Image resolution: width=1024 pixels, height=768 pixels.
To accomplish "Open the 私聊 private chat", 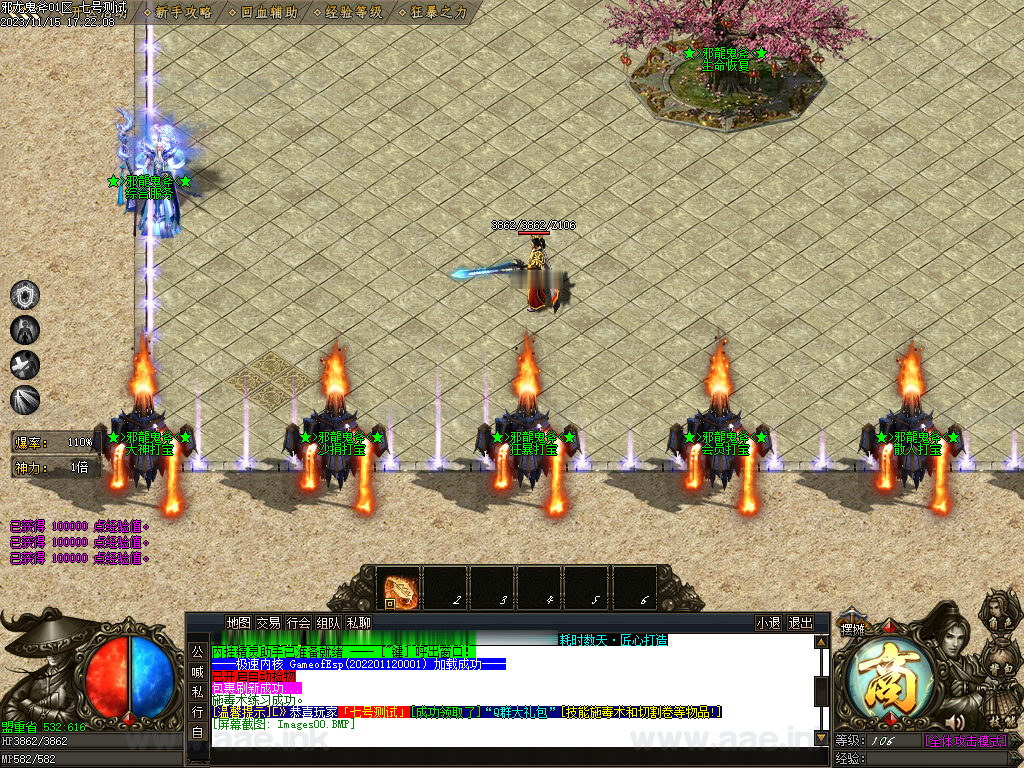I will pos(358,622).
